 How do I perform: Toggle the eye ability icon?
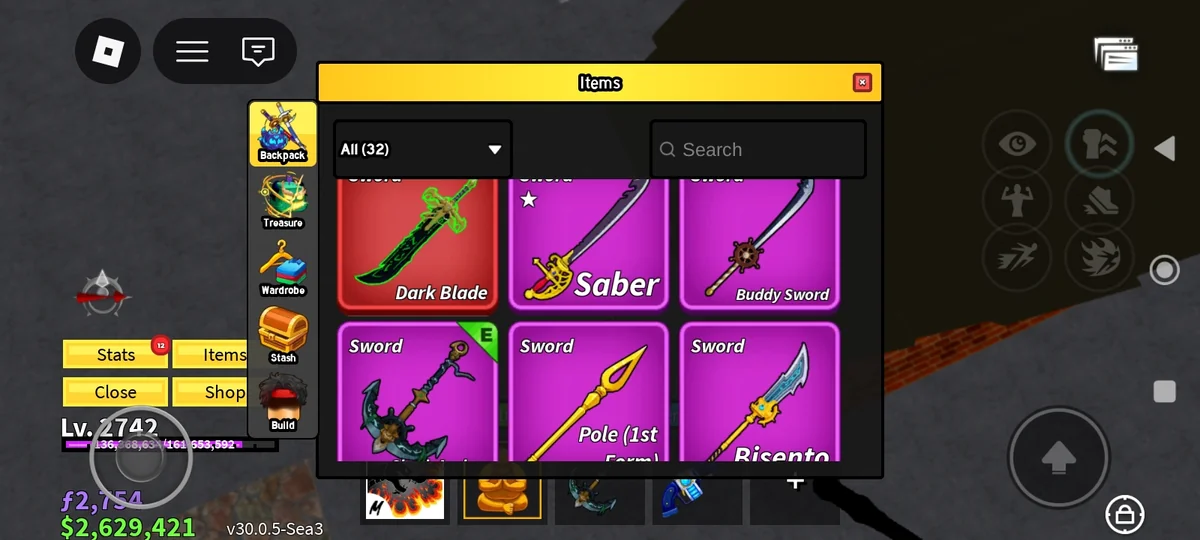tap(1017, 145)
